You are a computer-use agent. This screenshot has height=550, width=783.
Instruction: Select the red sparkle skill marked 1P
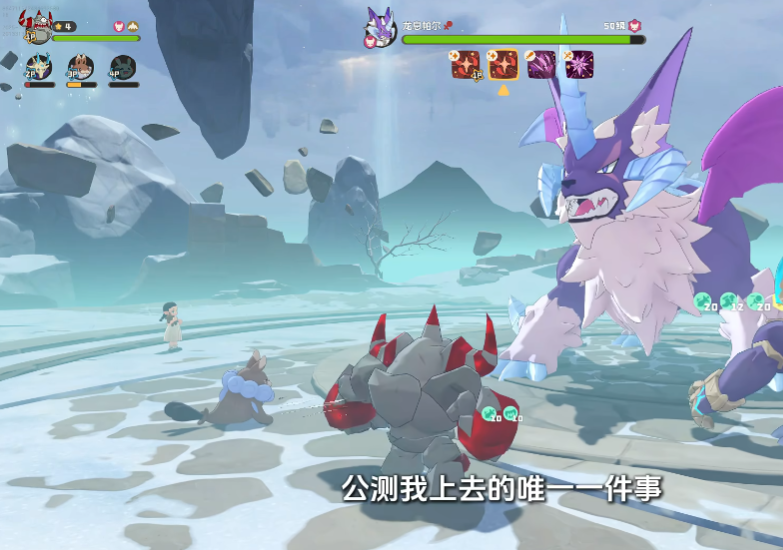coord(465,64)
